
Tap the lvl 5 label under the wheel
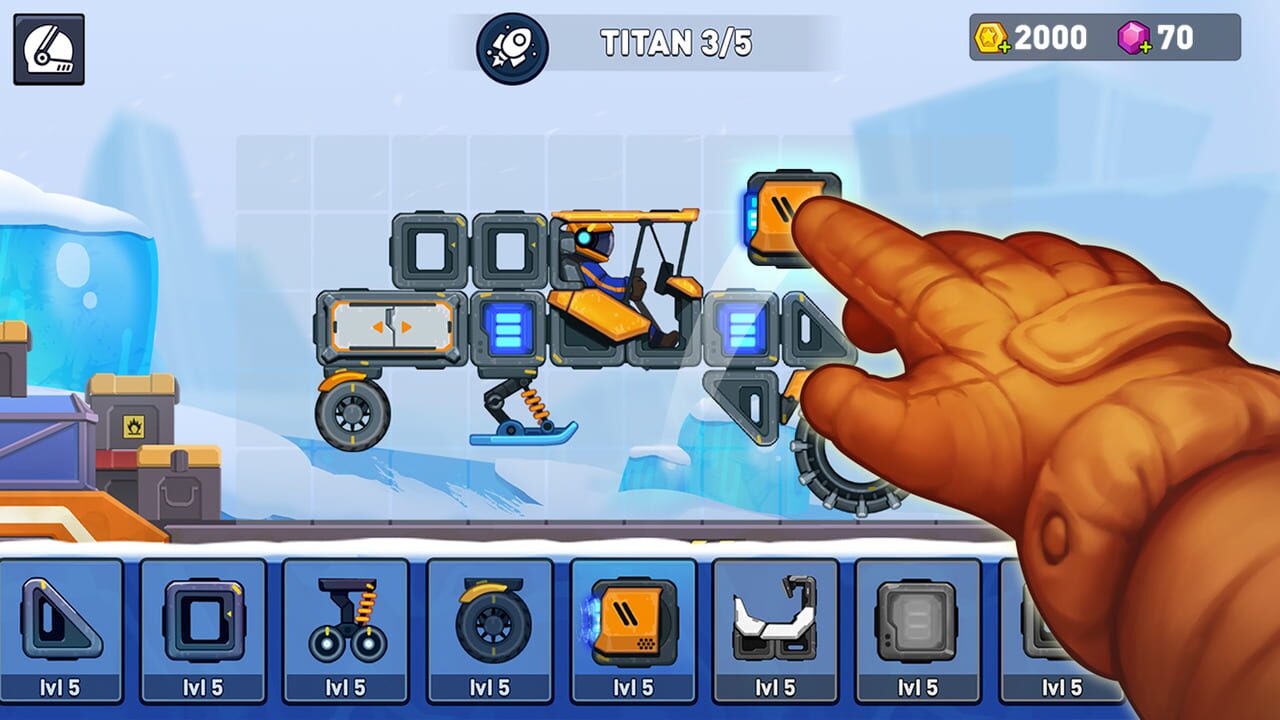click(x=490, y=684)
